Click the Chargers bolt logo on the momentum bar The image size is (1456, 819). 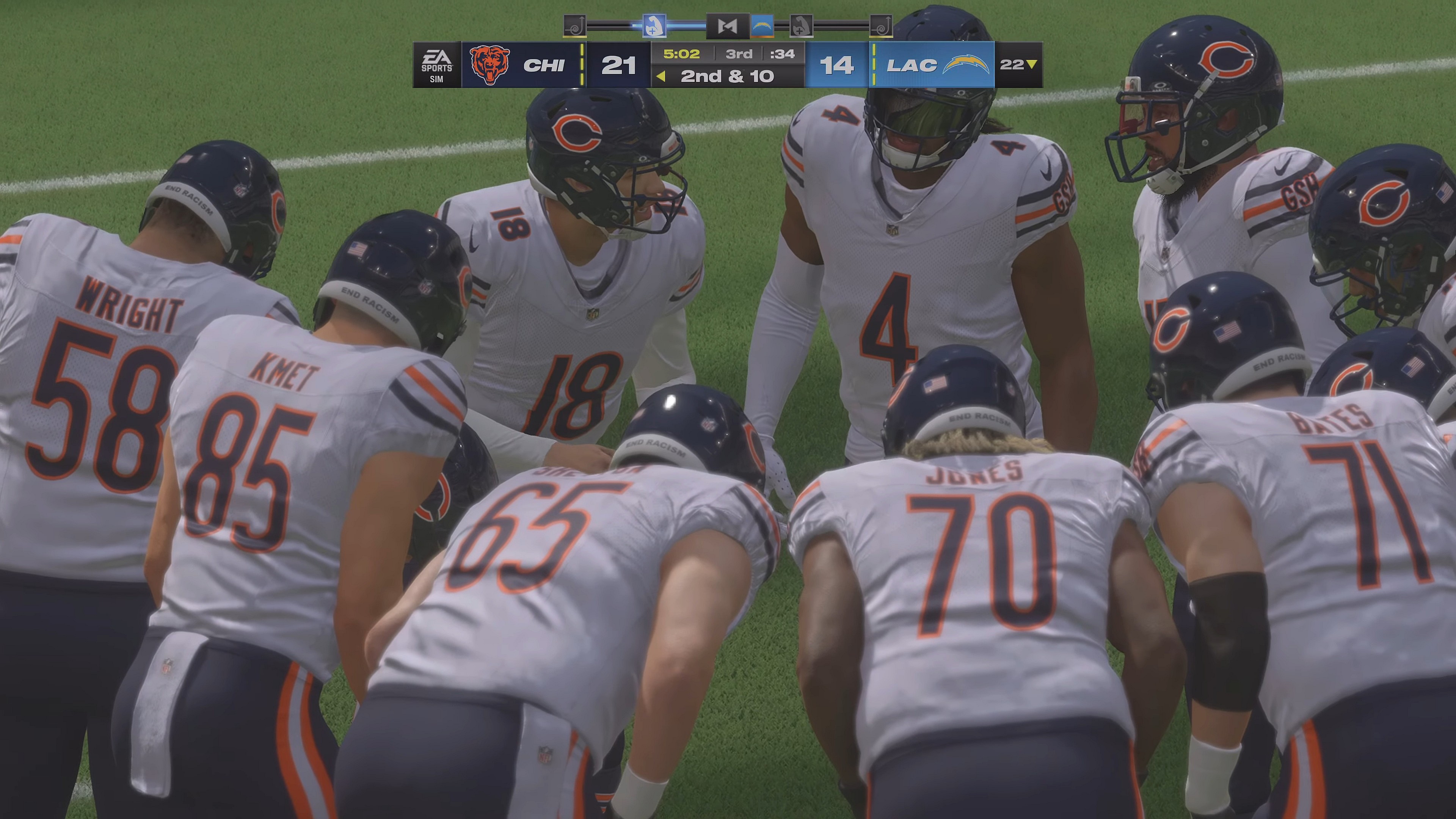coord(762,25)
